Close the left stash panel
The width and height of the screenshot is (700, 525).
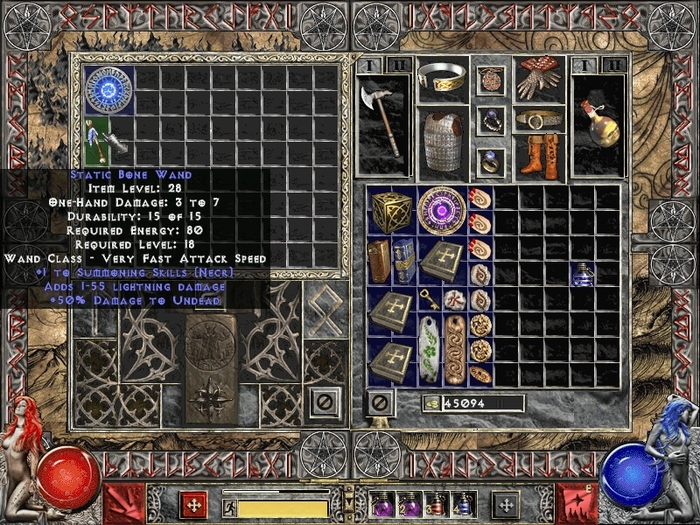tap(323, 403)
